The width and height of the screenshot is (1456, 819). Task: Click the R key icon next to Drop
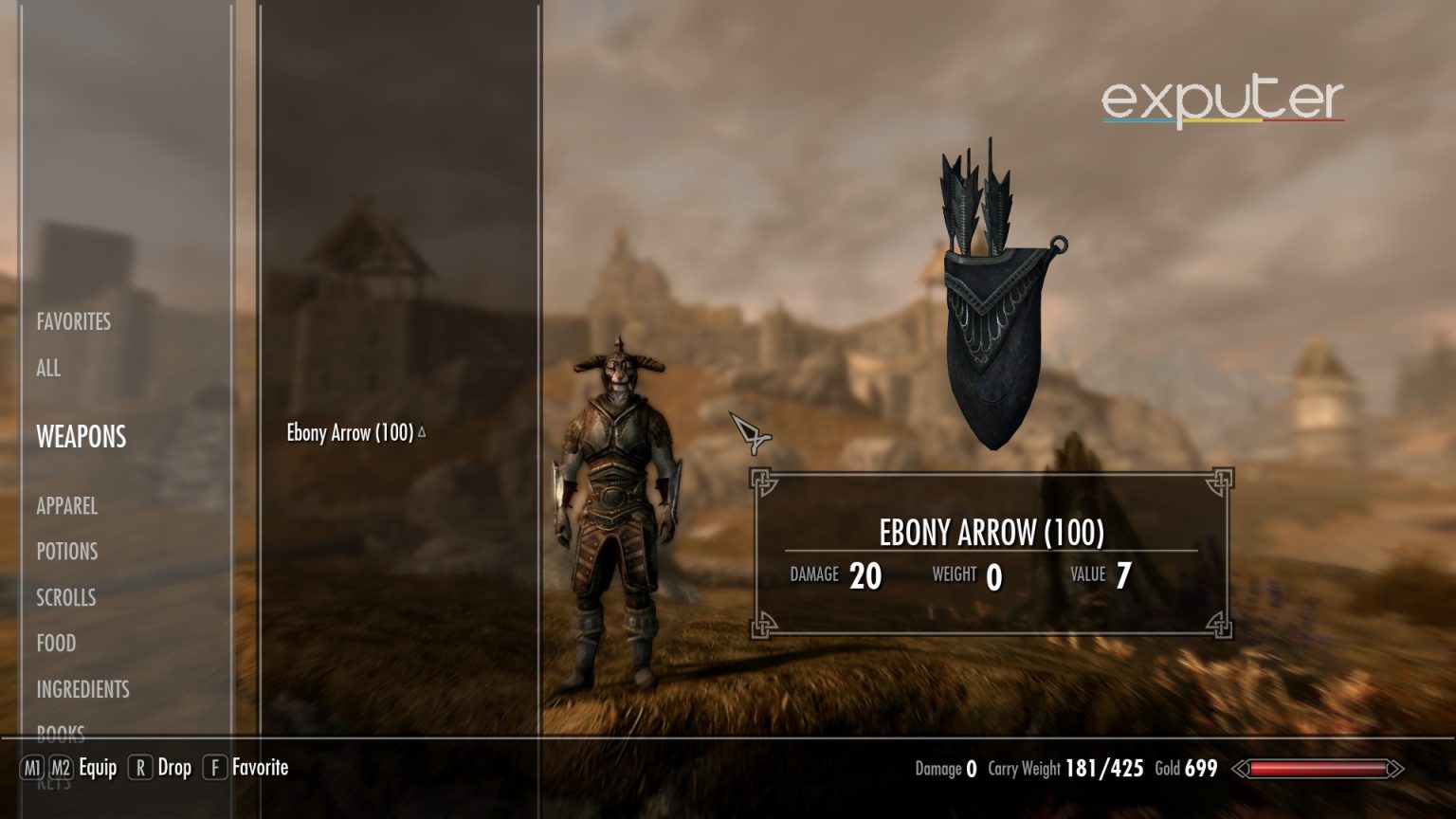point(140,769)
